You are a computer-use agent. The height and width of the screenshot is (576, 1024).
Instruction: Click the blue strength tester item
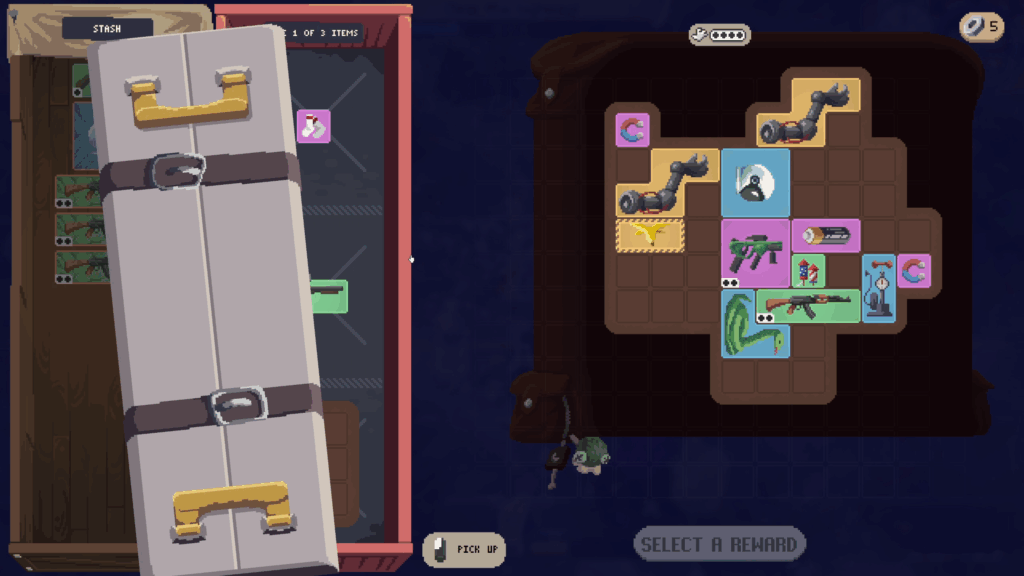(x=878, y=288)
